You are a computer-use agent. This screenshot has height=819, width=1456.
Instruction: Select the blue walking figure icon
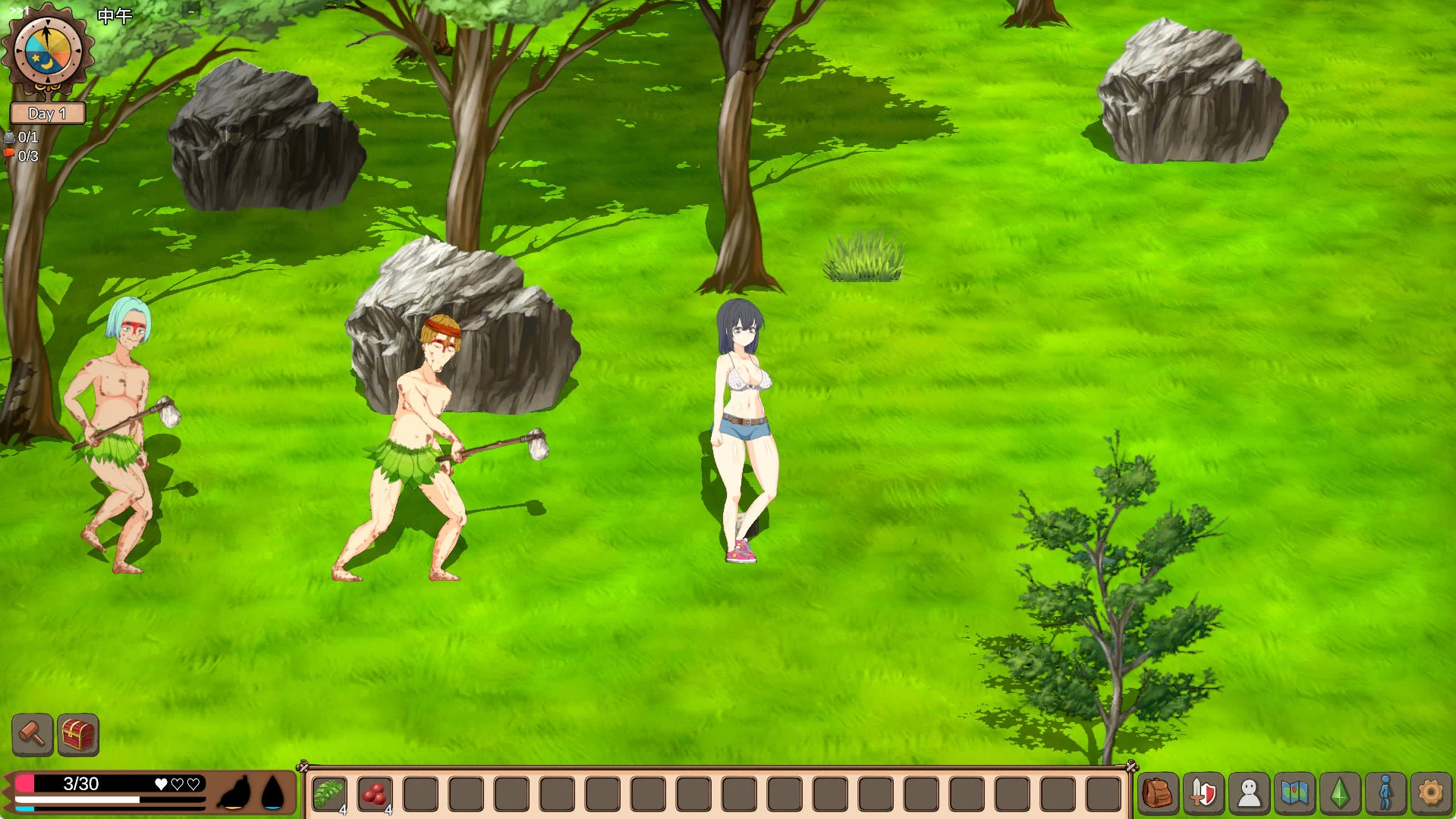pyautogui.click(x=1385, y=794)
